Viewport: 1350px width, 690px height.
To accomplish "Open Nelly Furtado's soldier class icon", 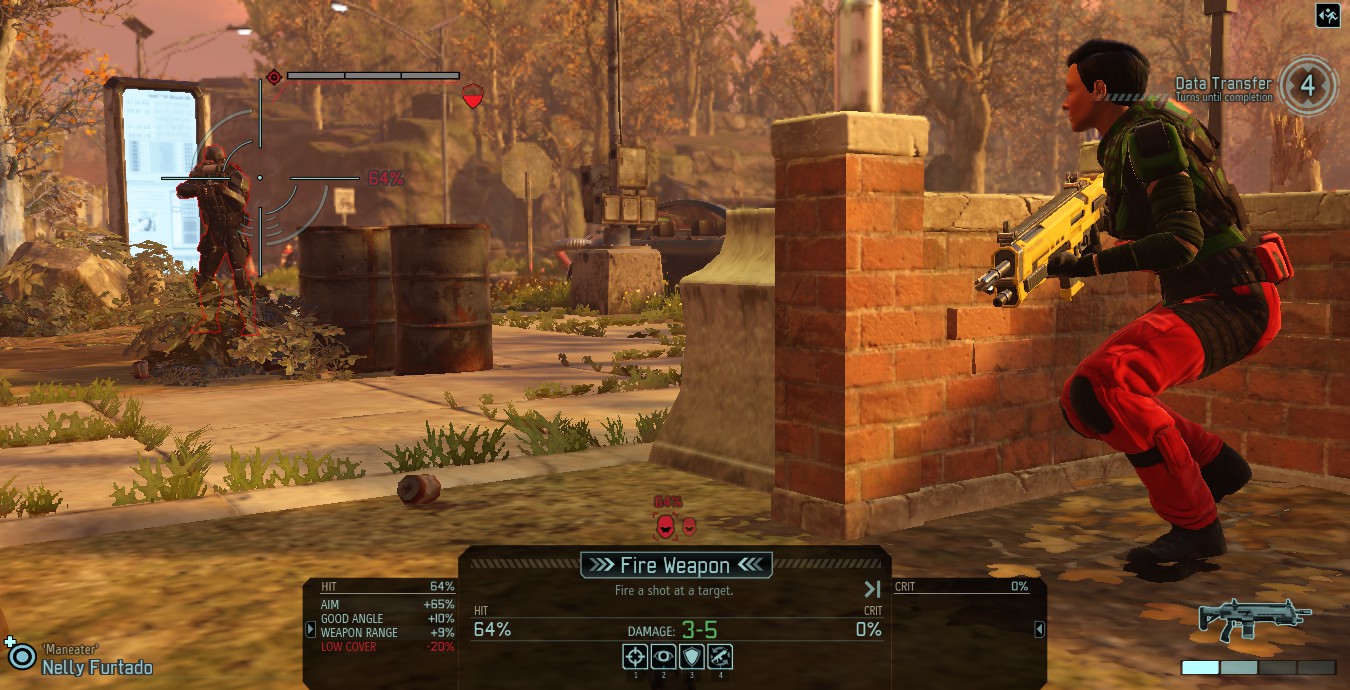I will [20, 655].
